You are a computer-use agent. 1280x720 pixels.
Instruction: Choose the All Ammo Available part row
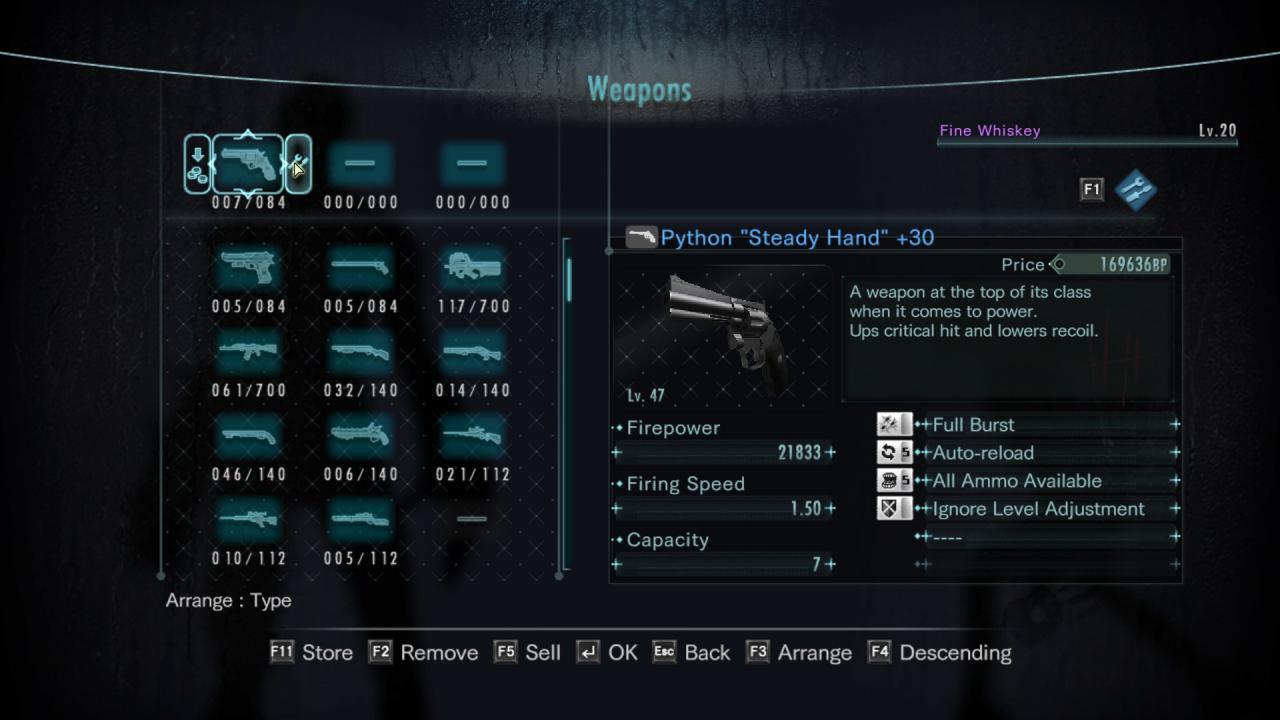coord(1045,481)
